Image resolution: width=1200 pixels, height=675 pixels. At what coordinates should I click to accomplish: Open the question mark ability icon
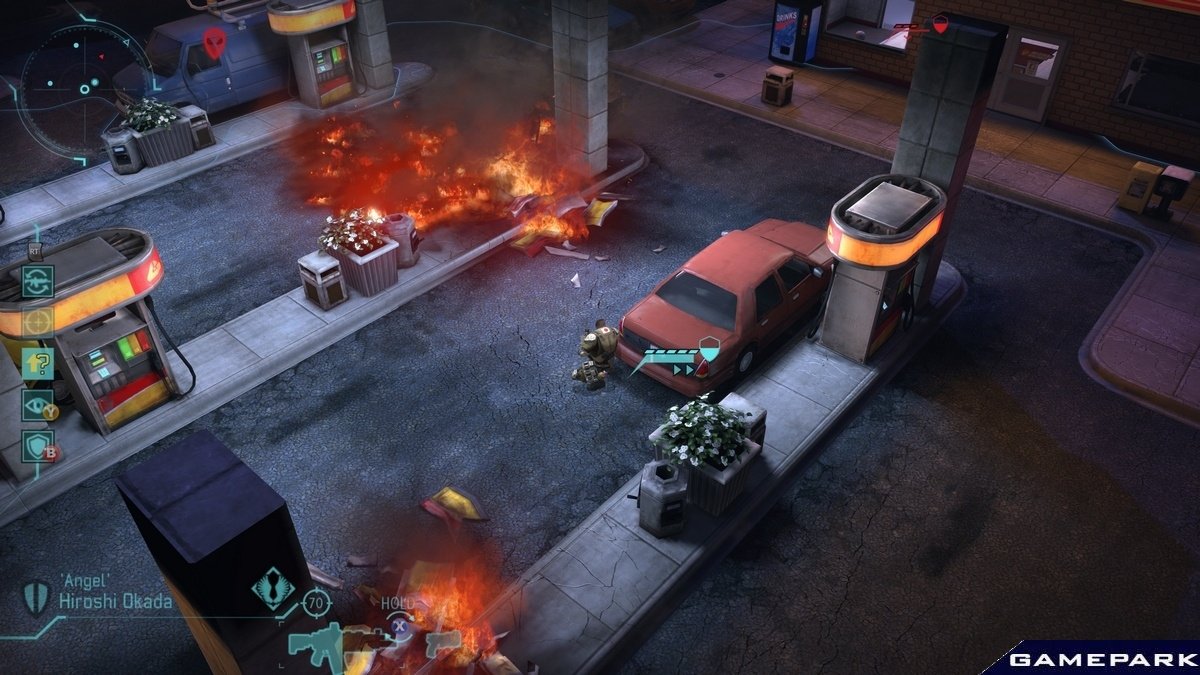coord(37,363)
